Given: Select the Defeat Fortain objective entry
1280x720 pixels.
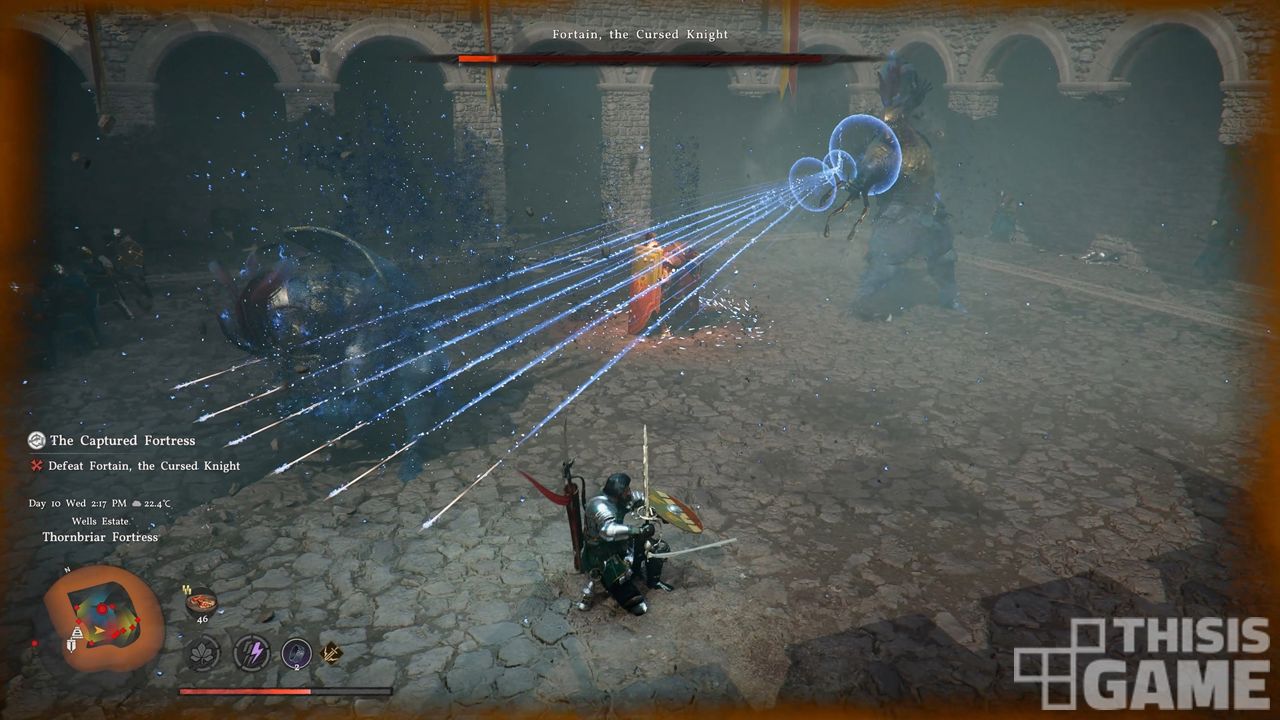Looking at the screenshot, I should click(144, 466).
